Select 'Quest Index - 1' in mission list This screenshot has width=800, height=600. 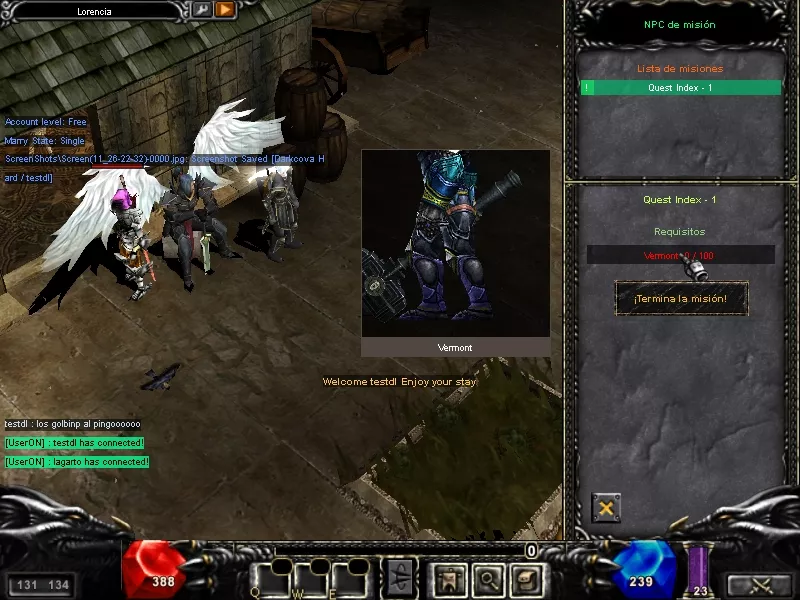[x=680, y=88]
